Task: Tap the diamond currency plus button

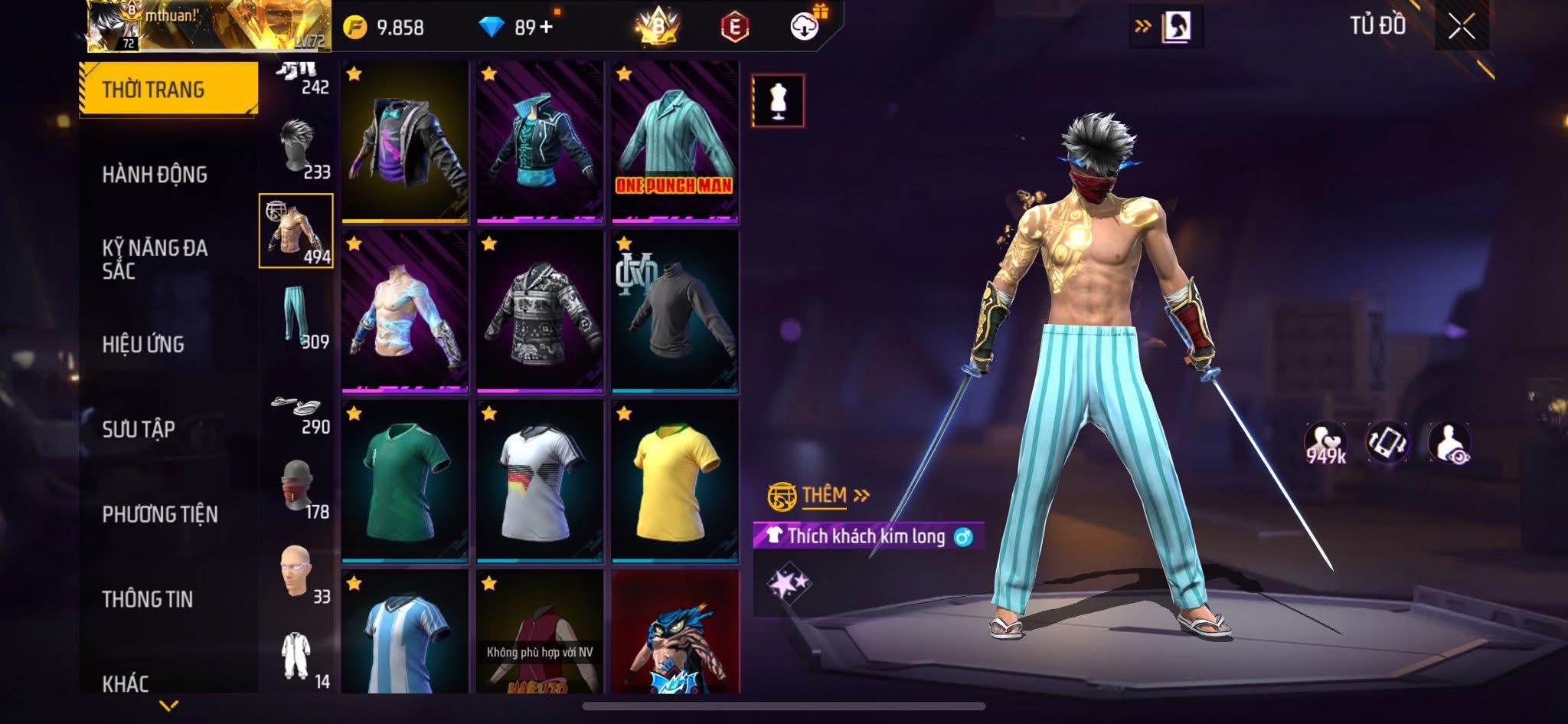Action: point(546,28)
